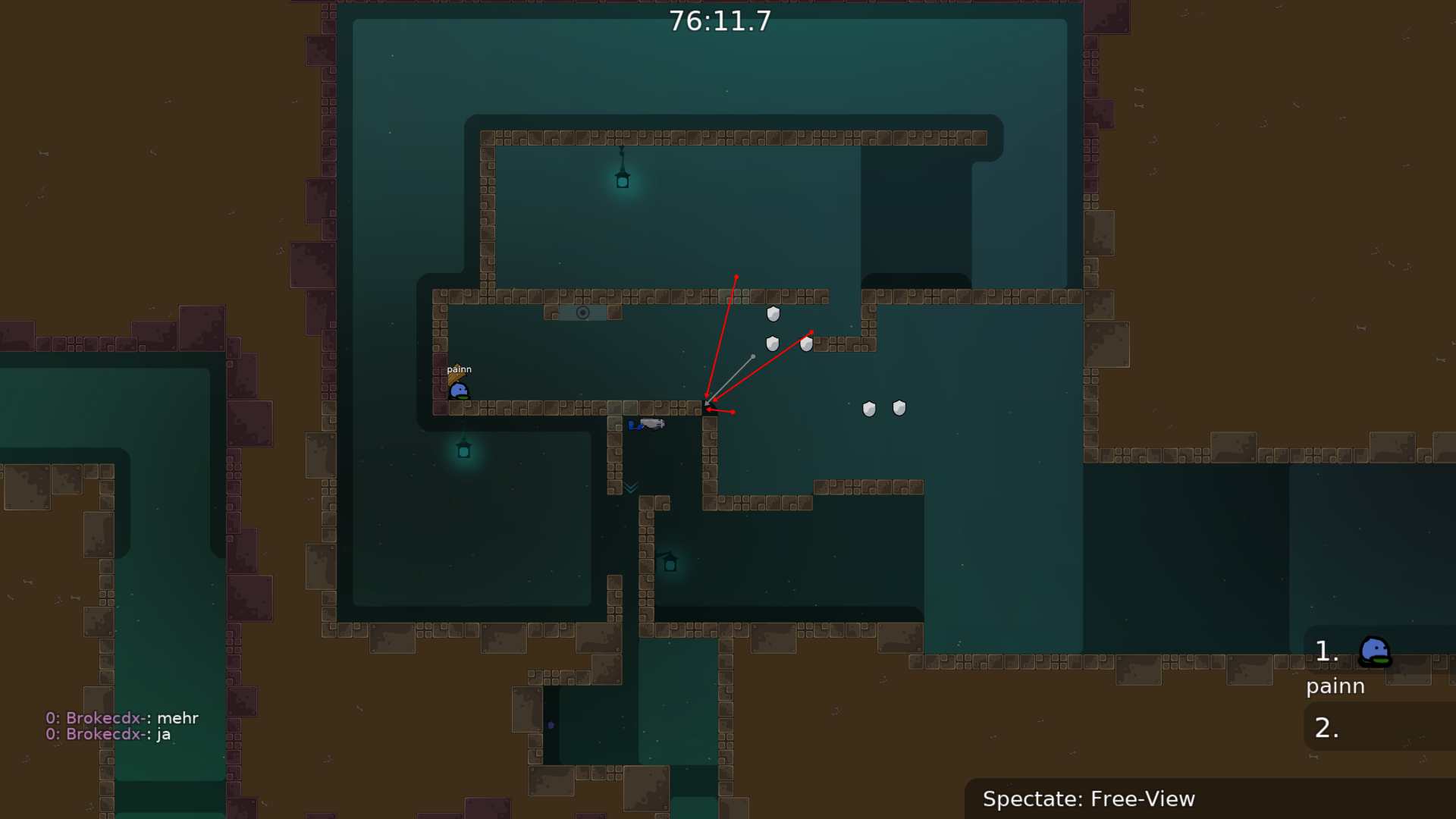Pick up the topmost armor shield
The image size is (1456, 819).
point(772,313)
